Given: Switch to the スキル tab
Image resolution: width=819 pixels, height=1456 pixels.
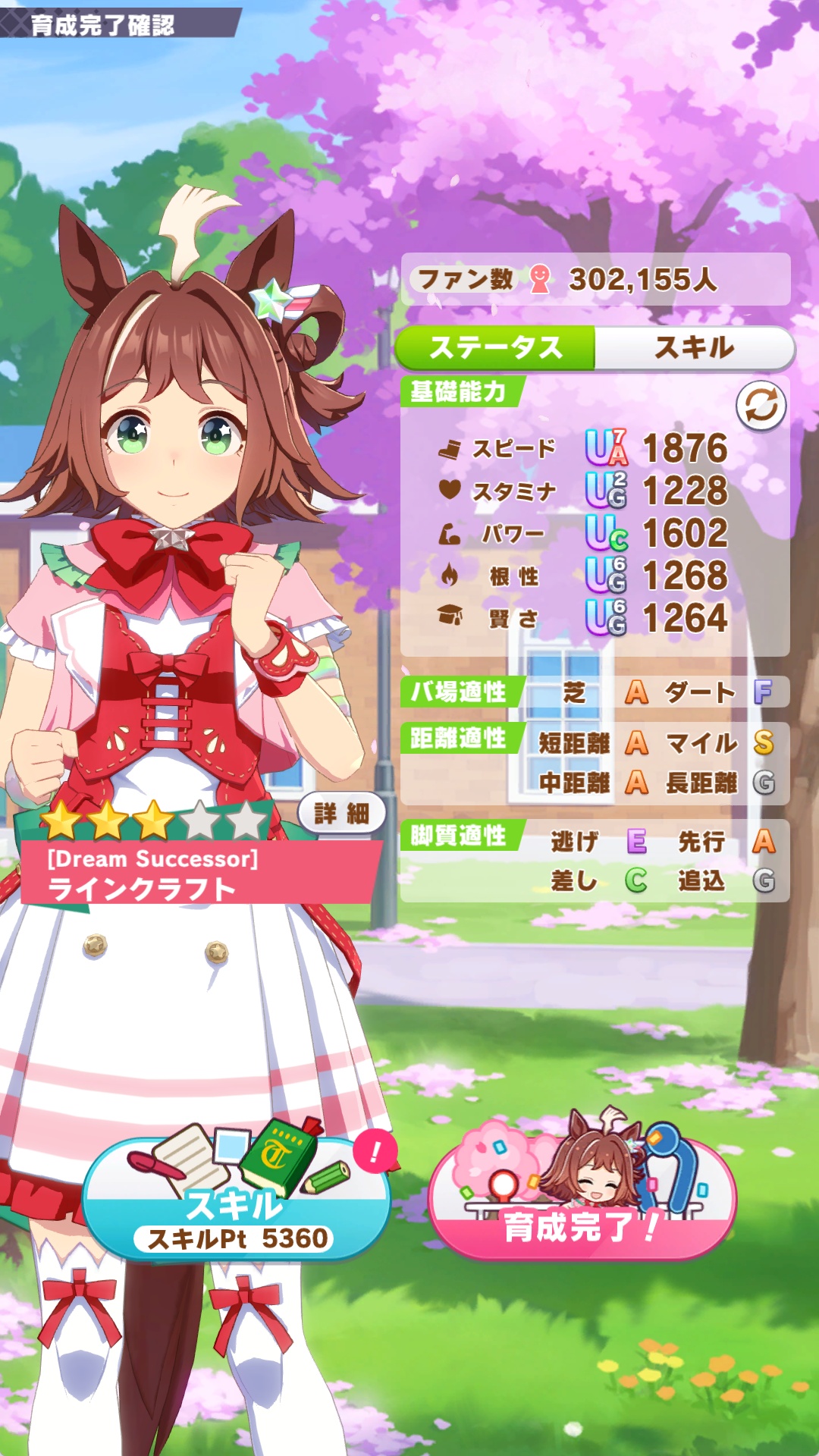Looking at the screenshot, I should coord(694,348).
